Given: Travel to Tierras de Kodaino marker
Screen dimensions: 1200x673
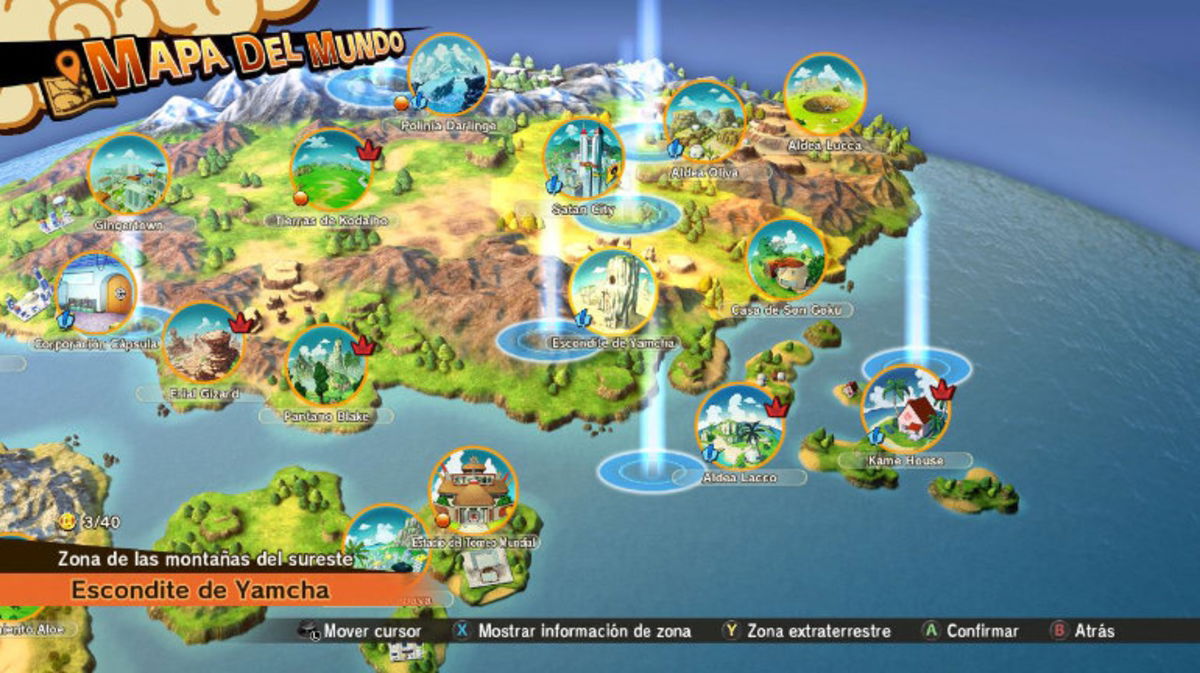Looking at the screenshot, I should pos(331,168).
